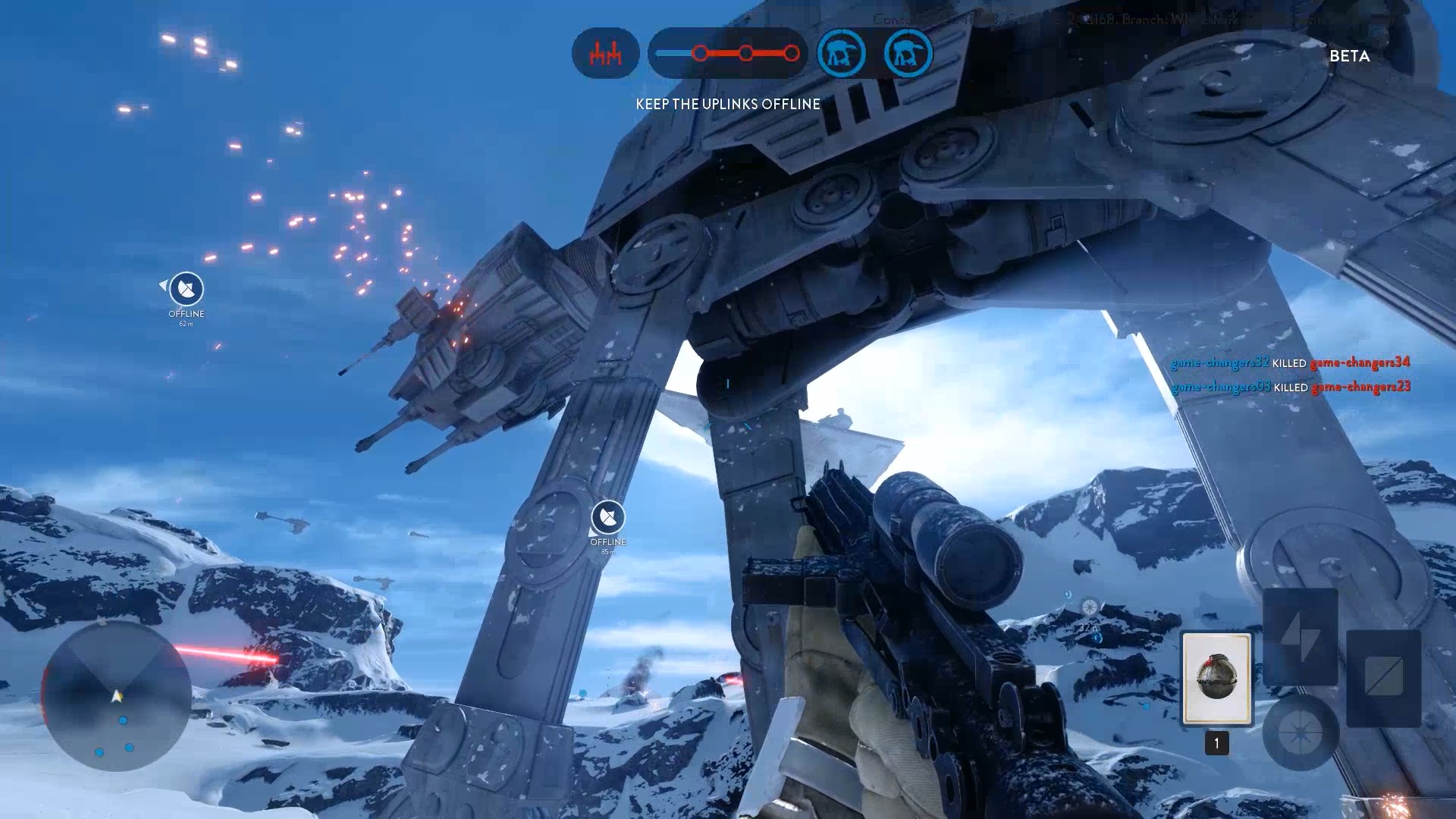Select the offline uplink marker 62 m away
This screenshot has width=1456, height=819.
[186, 289]
